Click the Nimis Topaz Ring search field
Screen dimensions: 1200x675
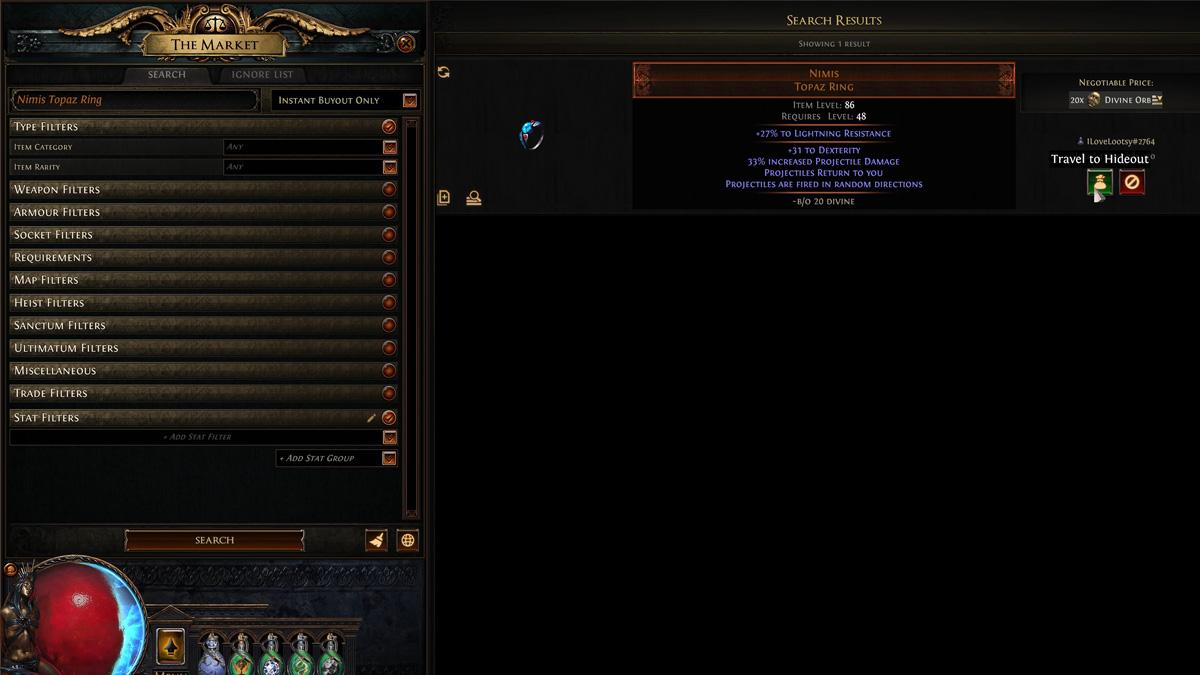[135, 100]
